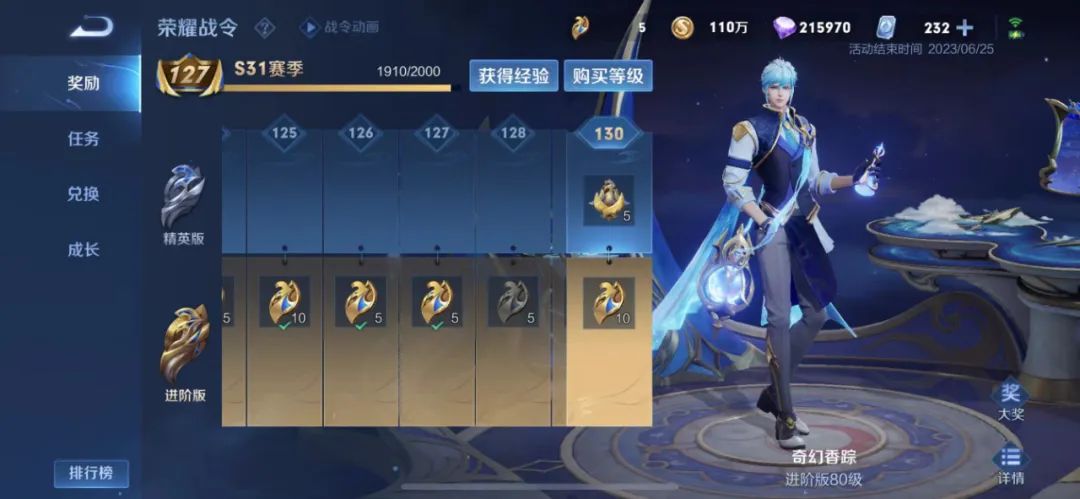Viewport: 1080px width, 499px height.
Task: Add more tickets with the plus button
Action: (965, 28)
